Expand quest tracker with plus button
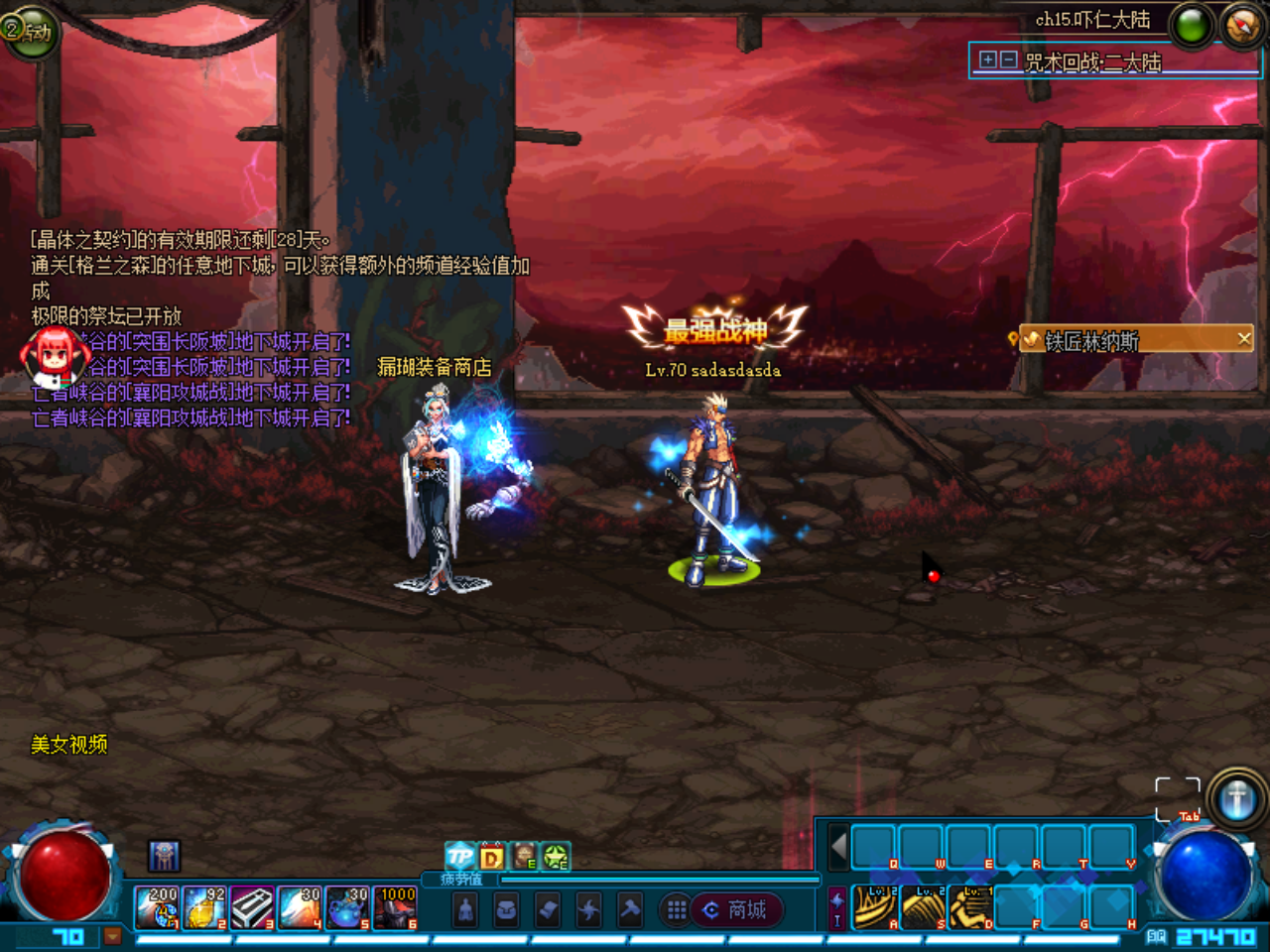The image size is (1270, 952). pos(987,59)
